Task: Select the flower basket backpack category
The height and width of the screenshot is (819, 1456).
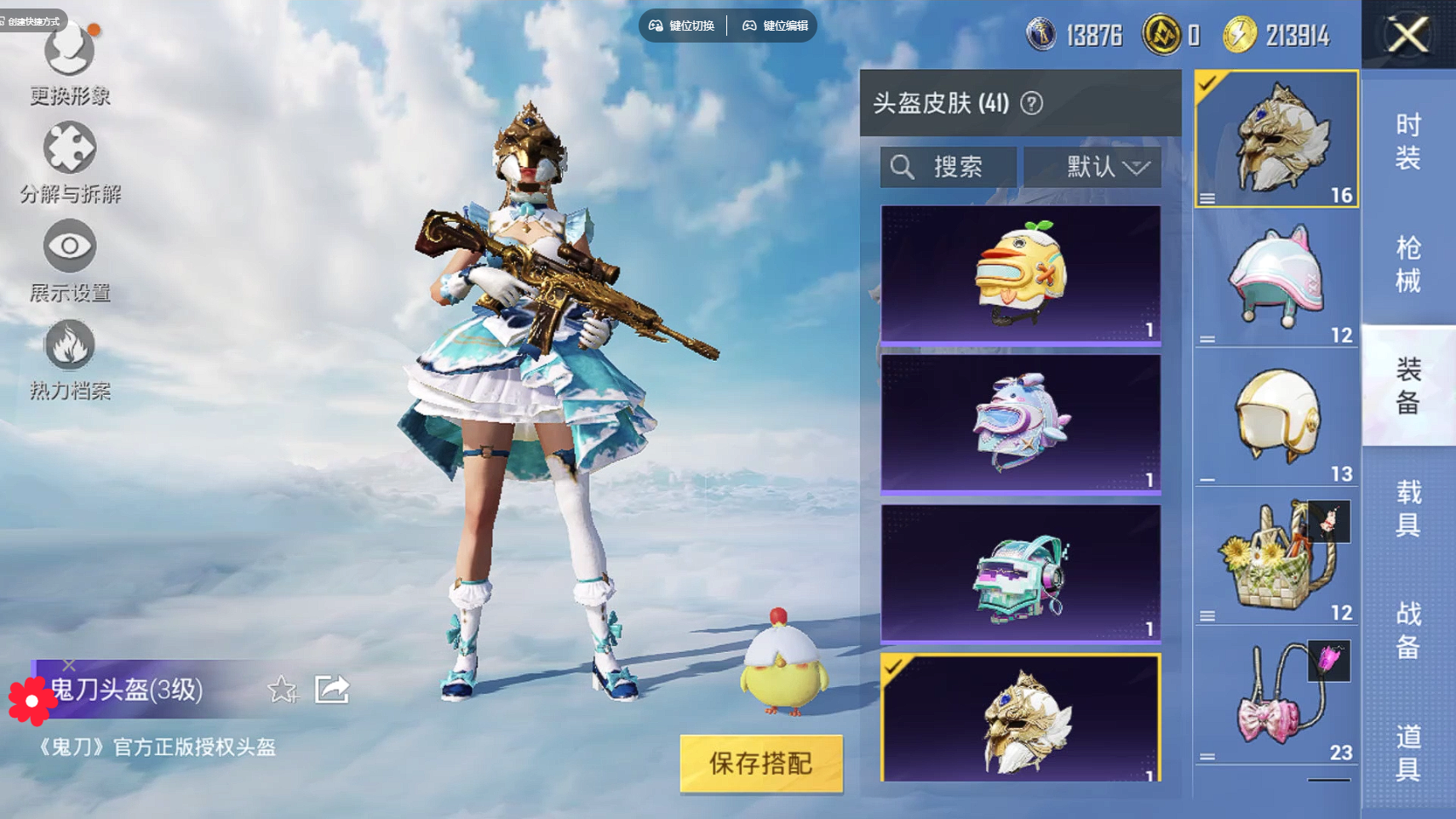Action: pos(1275,557)
